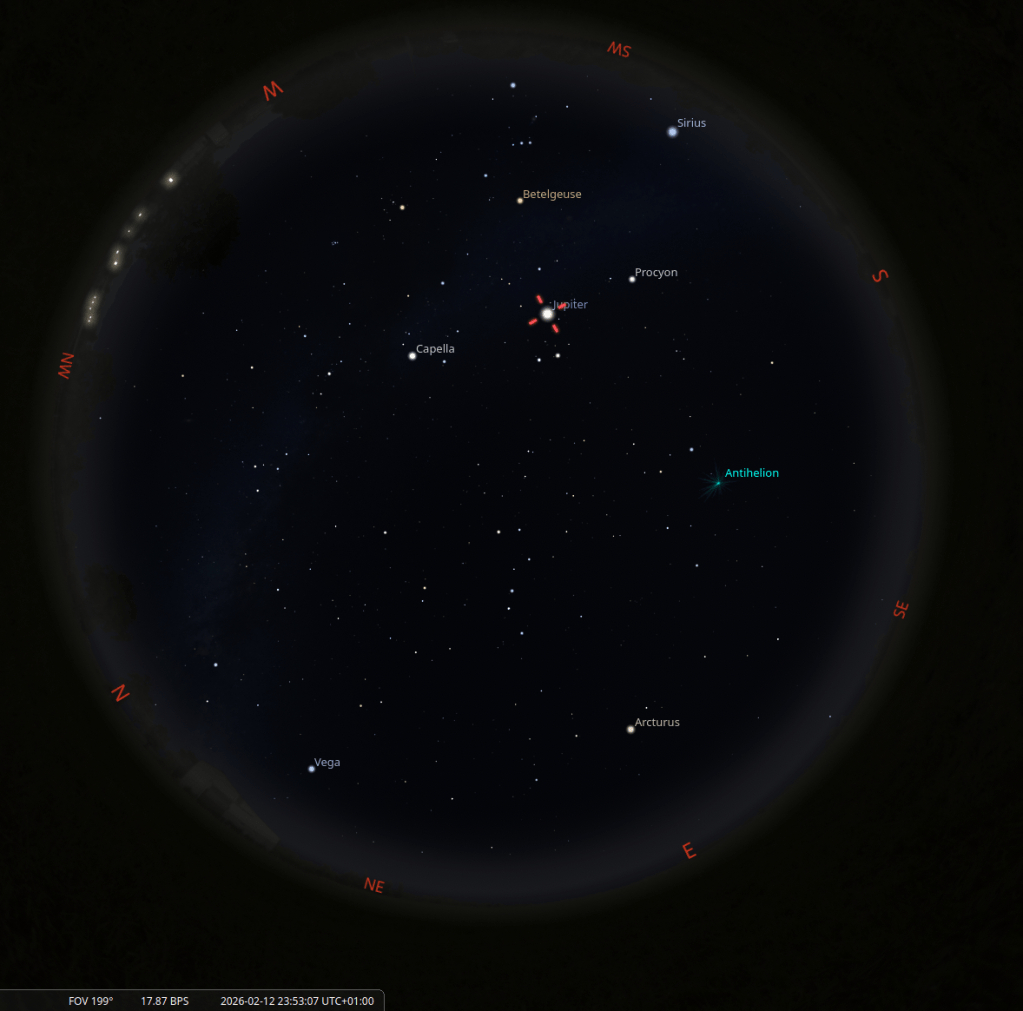Viewport: 1023px width, 1011px height.
Task: Click the star Vega
Action: tap(311, 769)
